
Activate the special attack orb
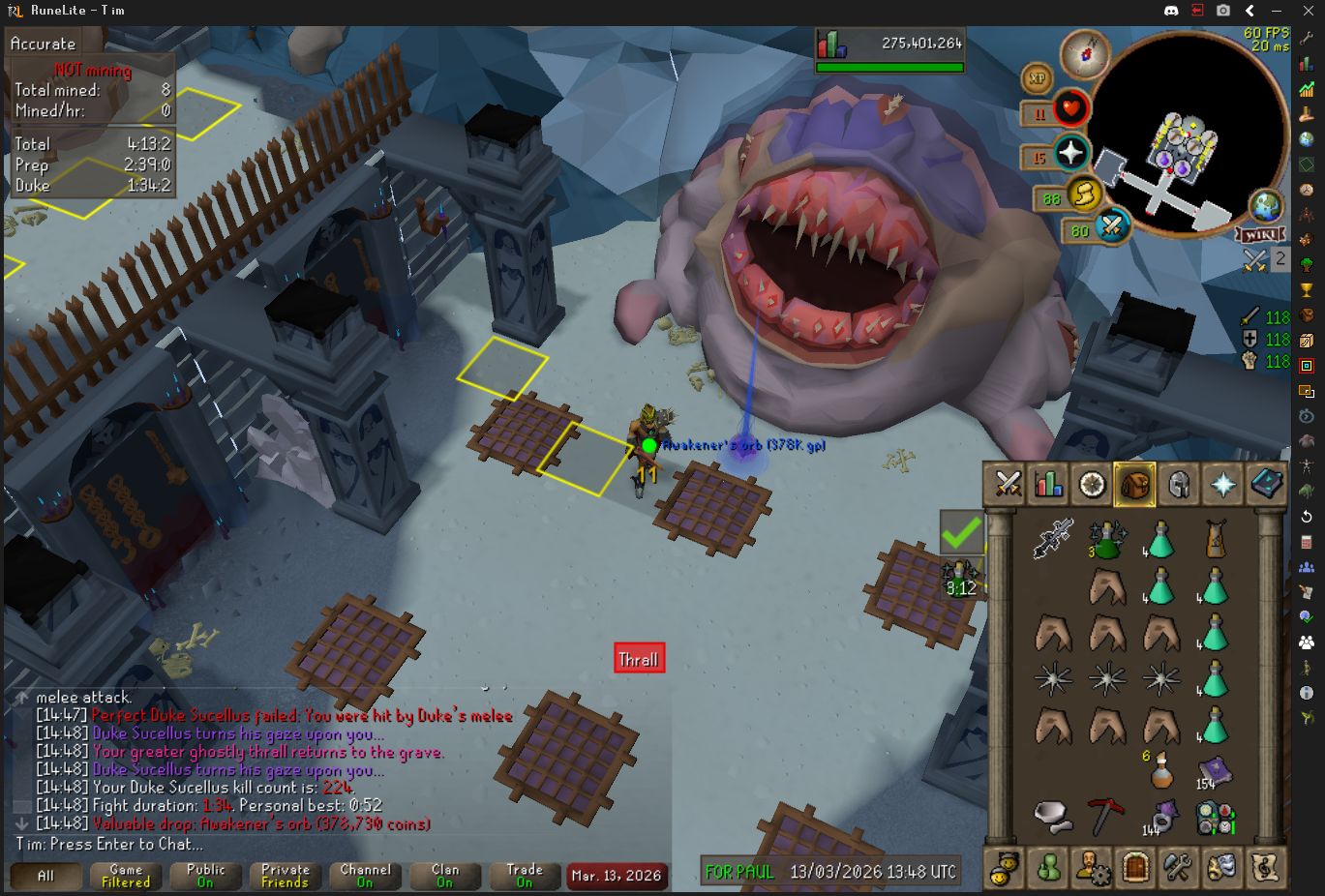coord(1111,226)
